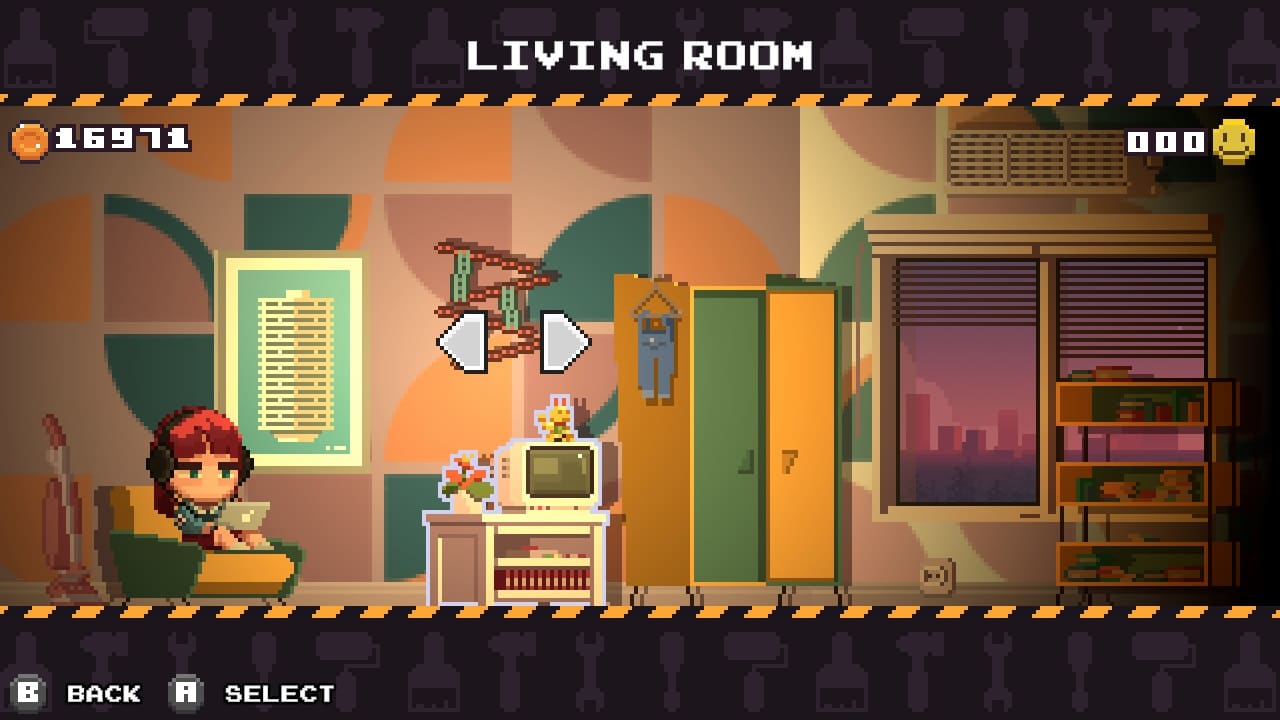Click the LIVING ROOM title header

click(x=640, y=57)
